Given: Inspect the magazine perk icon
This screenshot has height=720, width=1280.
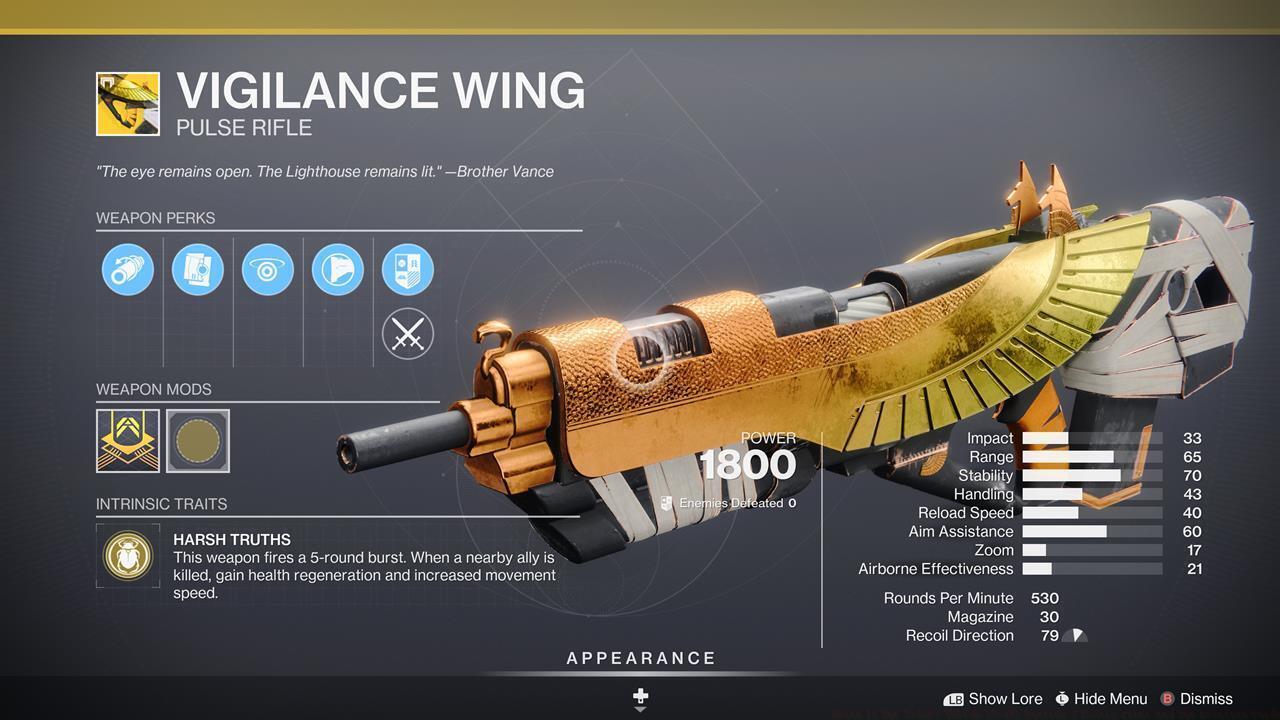Looking at the screenshot, I should (x=197, y=269).
